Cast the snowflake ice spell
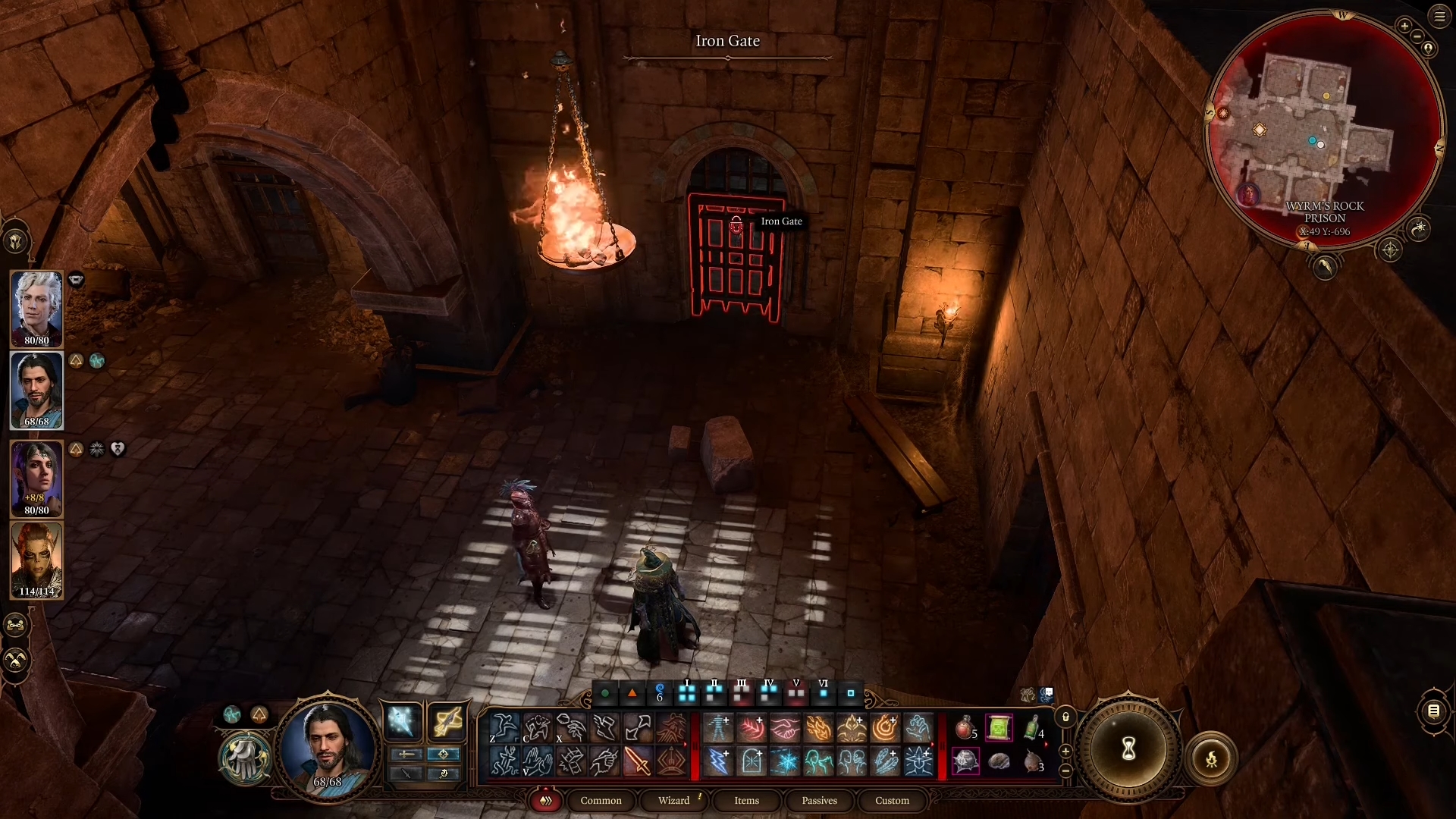 [785, 761]
